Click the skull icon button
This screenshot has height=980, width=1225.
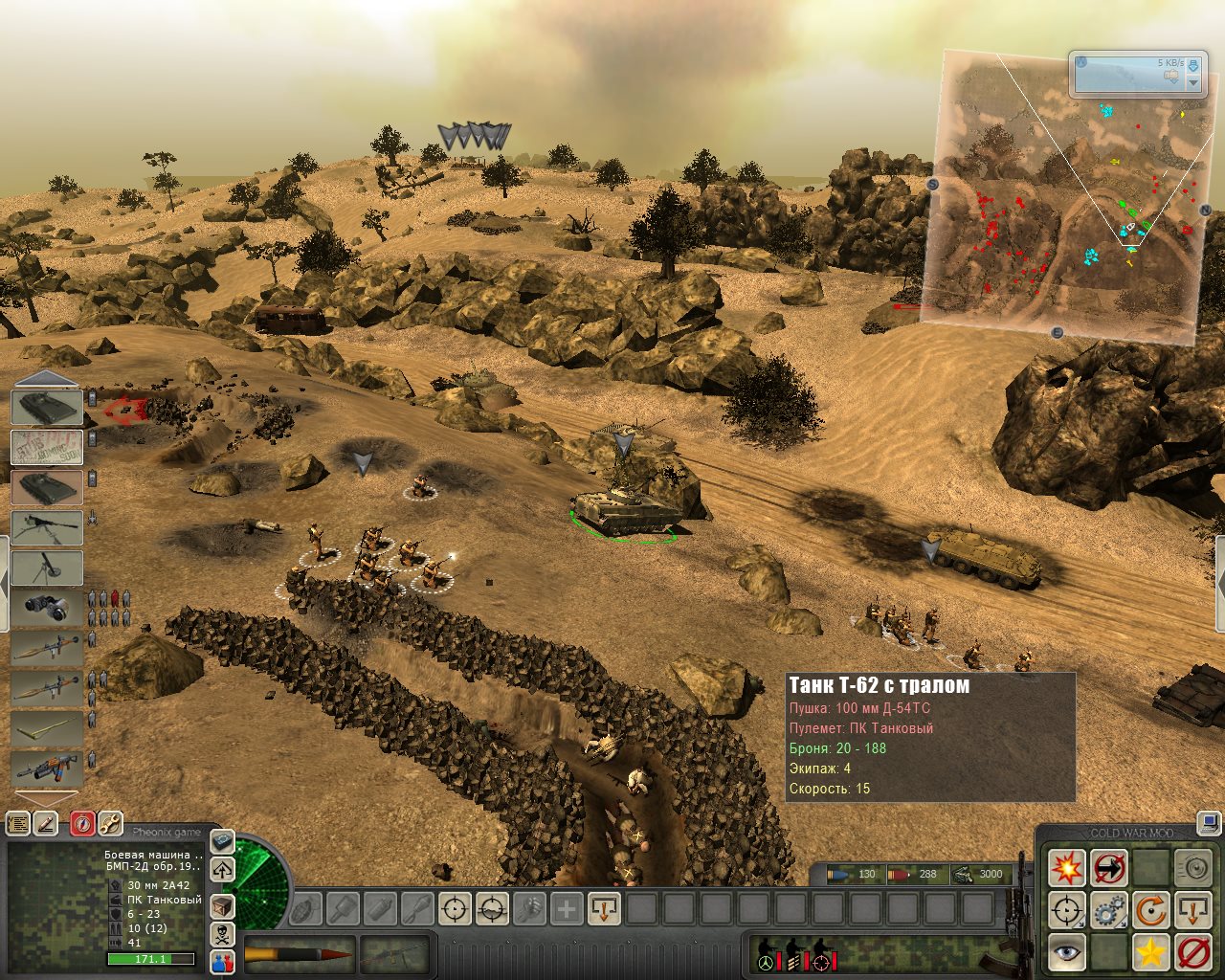click(x=222, y=934)
